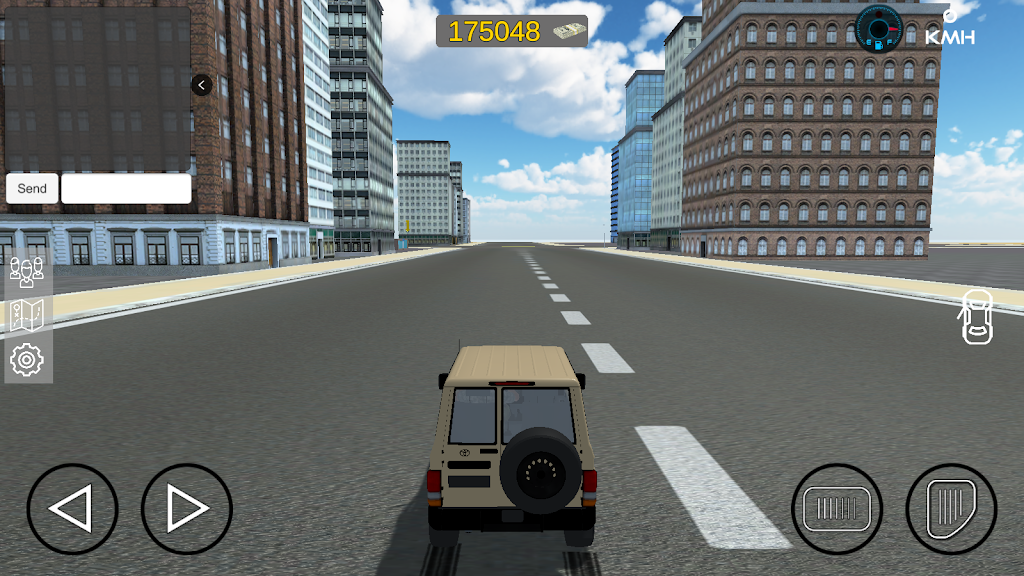Steer right with the right arrow button
This screenshot has width=1024, height=576.
pyautogui.click(x=187, y=509)
